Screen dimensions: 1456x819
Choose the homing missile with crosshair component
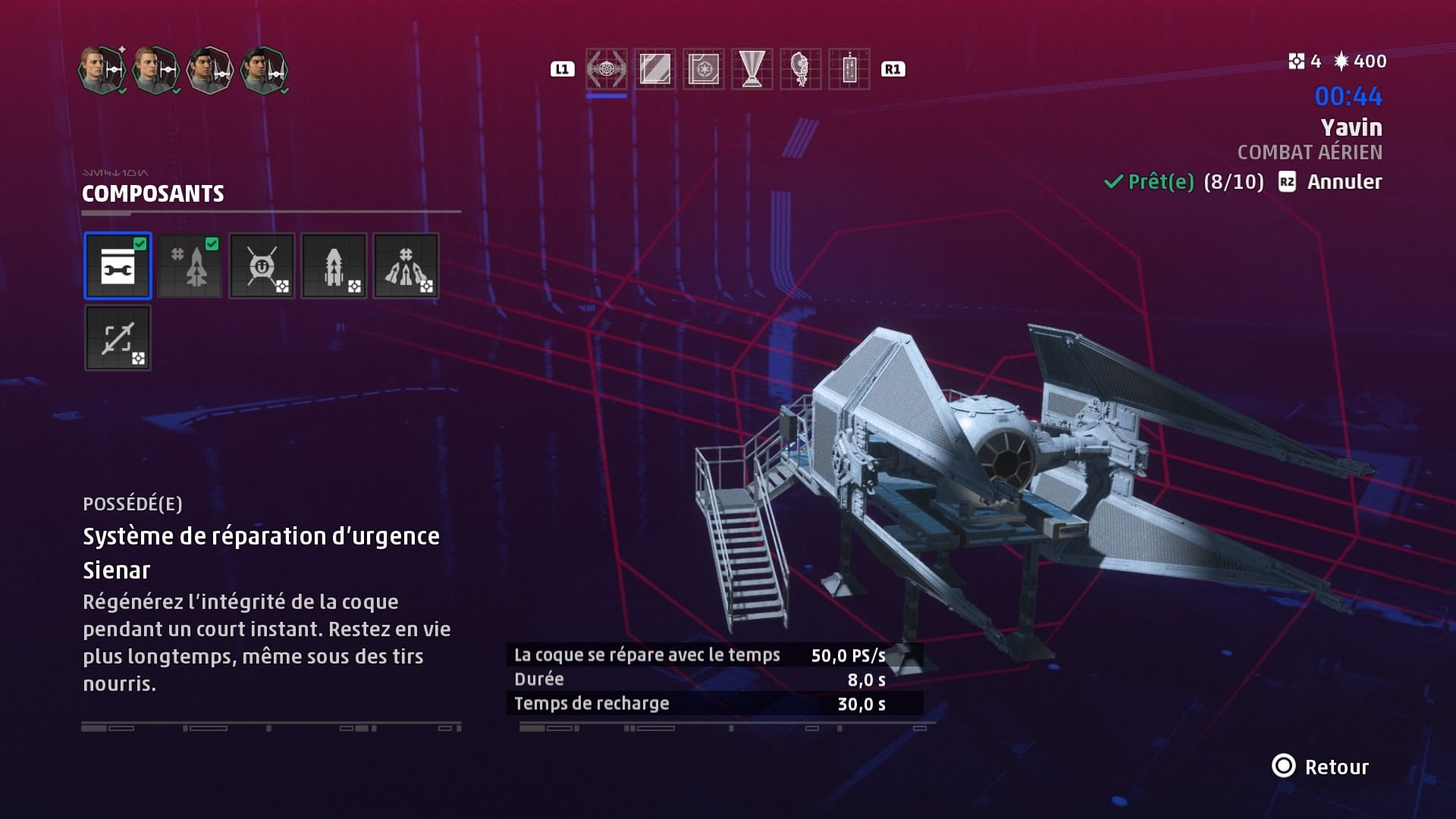(x=190, y=265)
